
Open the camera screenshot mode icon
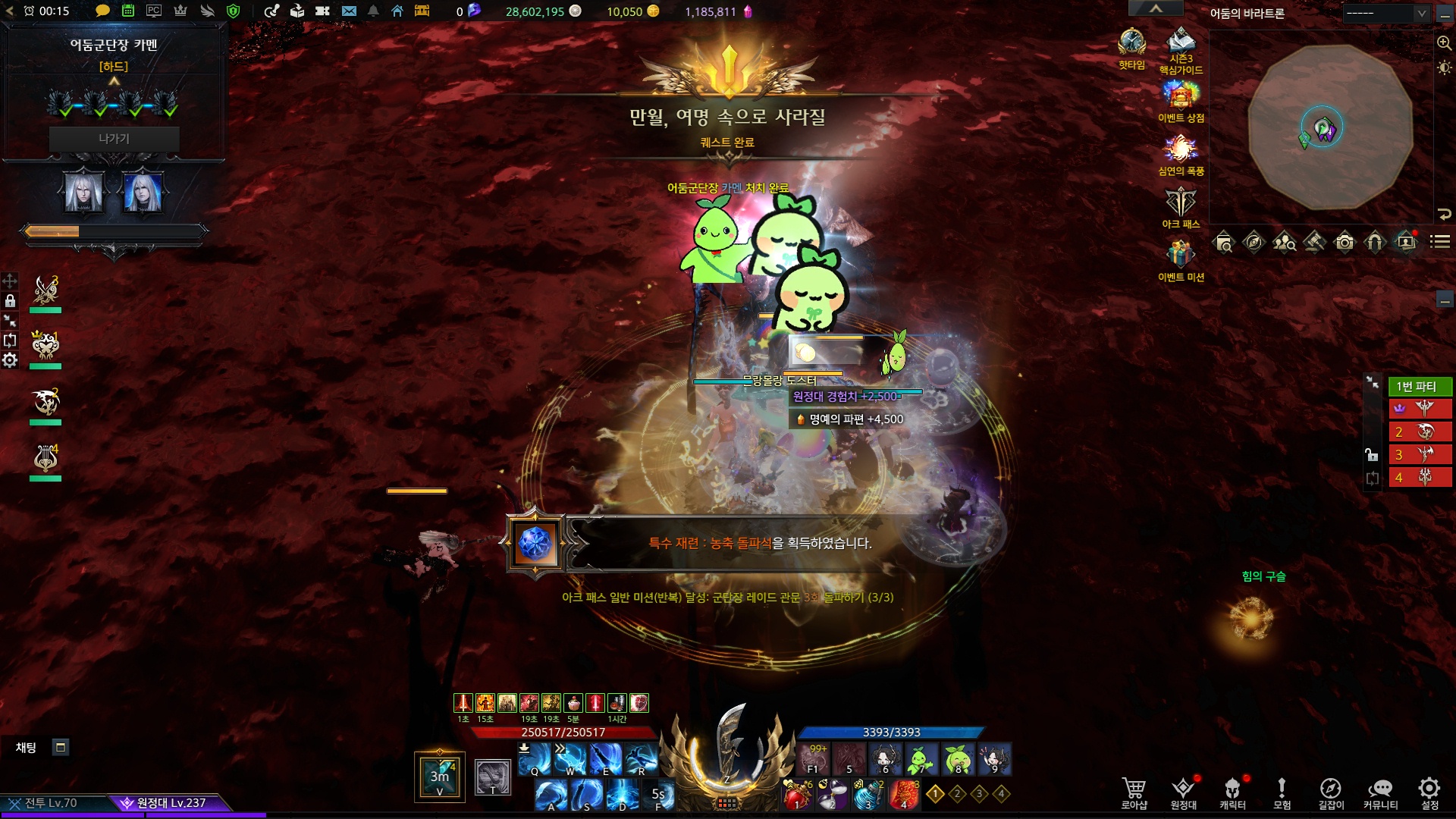pos(1345,242)
